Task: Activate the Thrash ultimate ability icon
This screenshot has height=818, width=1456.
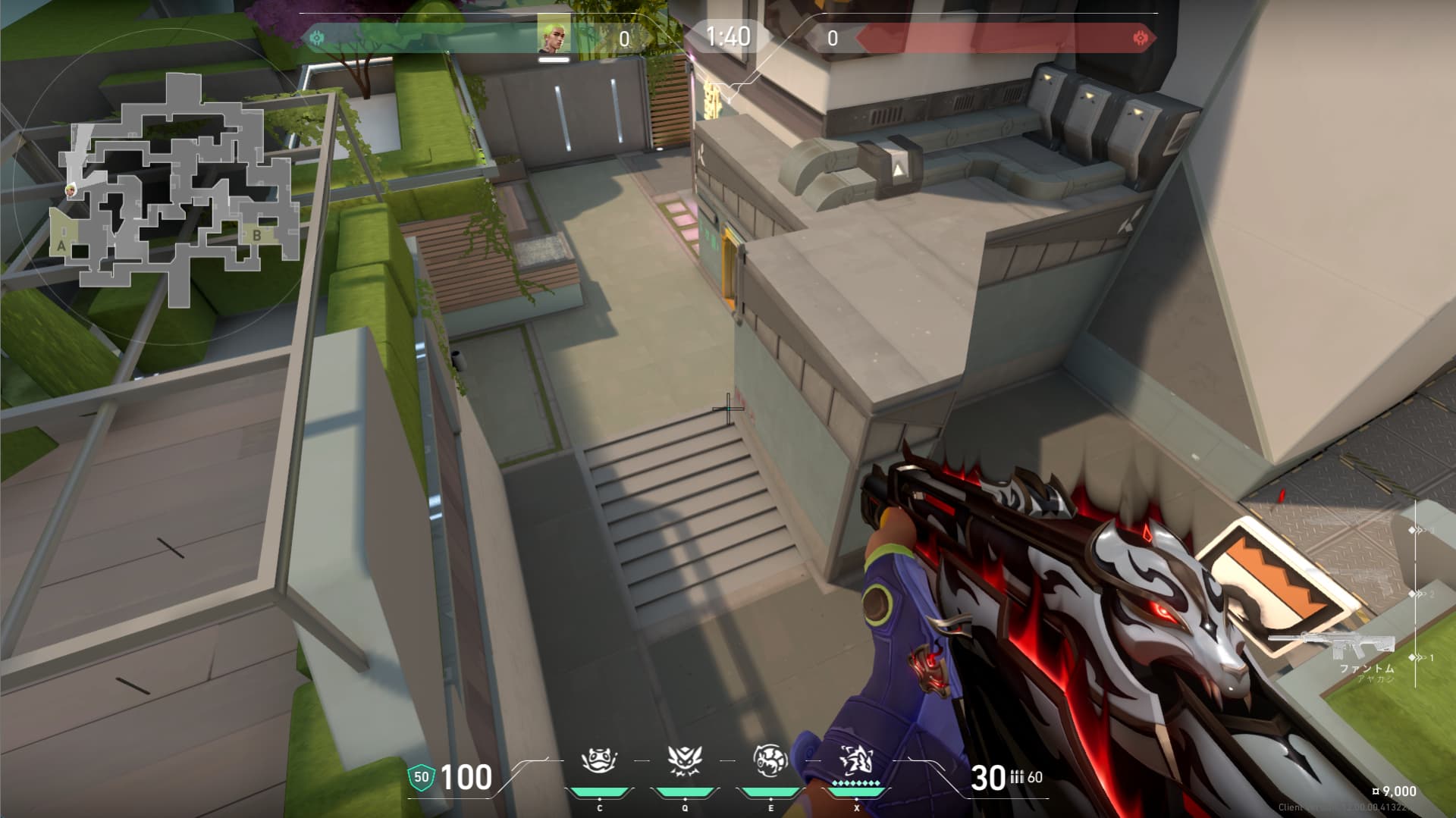Action: pos(855,760)
